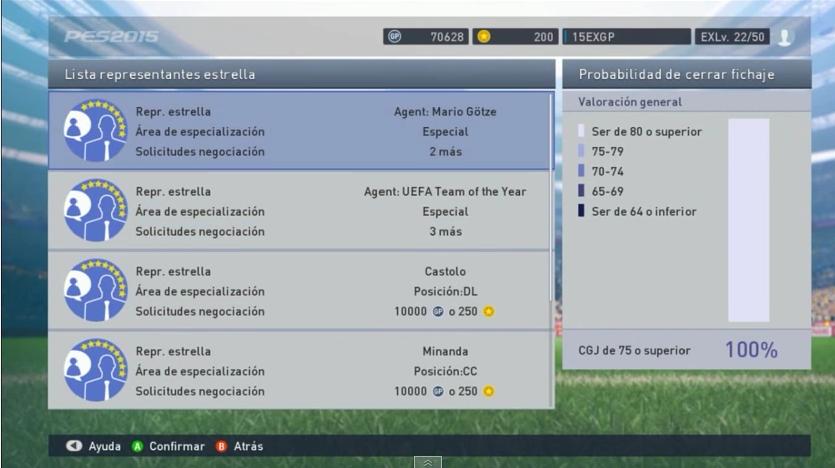835x468 pixels.
Task: Select the Agent: Mario Götze star representative
Action: (x=300, y=131)
